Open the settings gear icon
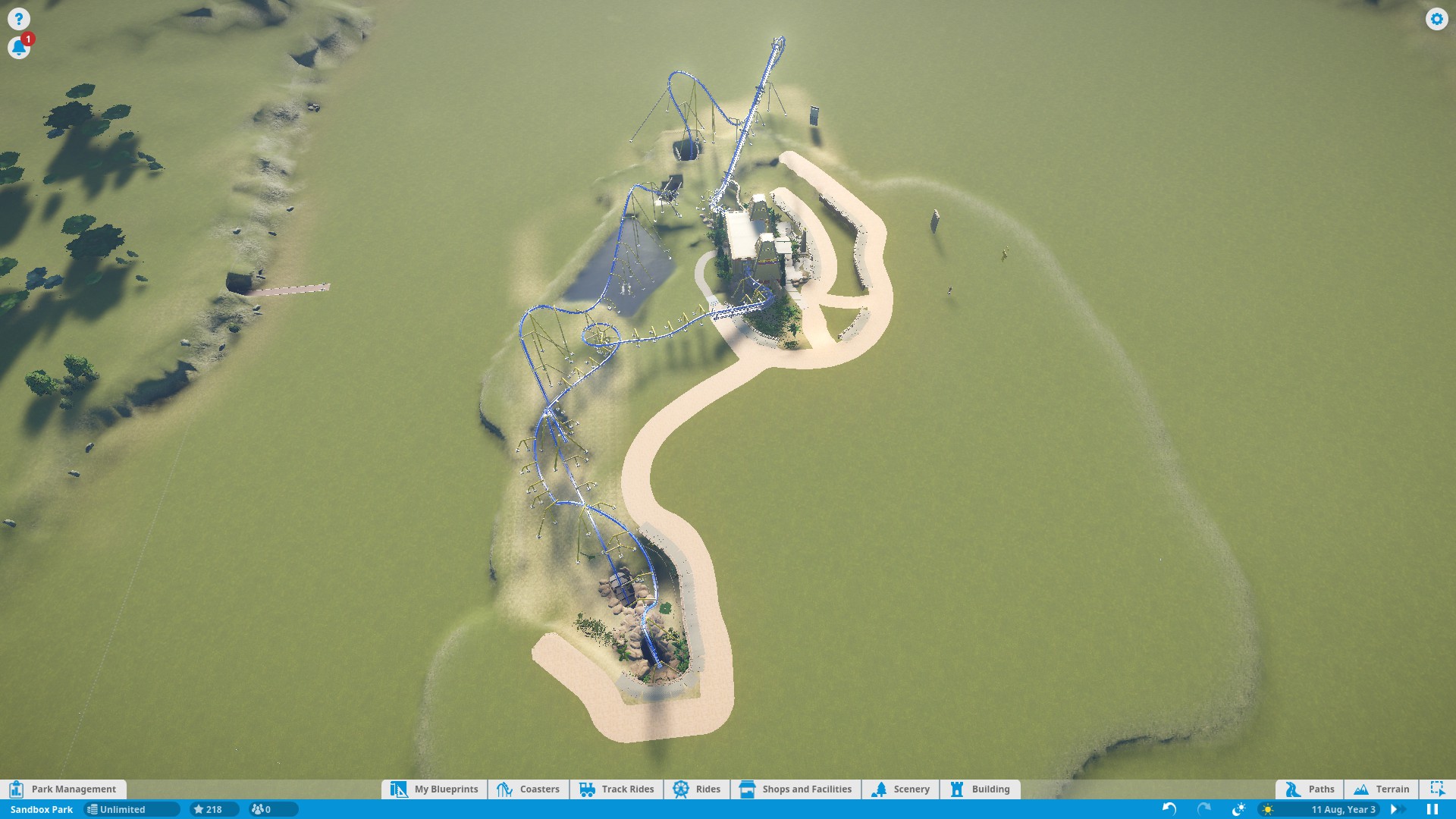The height and width of the screenshot is (819, 1456). pyautogui.click(x=1436, y=19)
